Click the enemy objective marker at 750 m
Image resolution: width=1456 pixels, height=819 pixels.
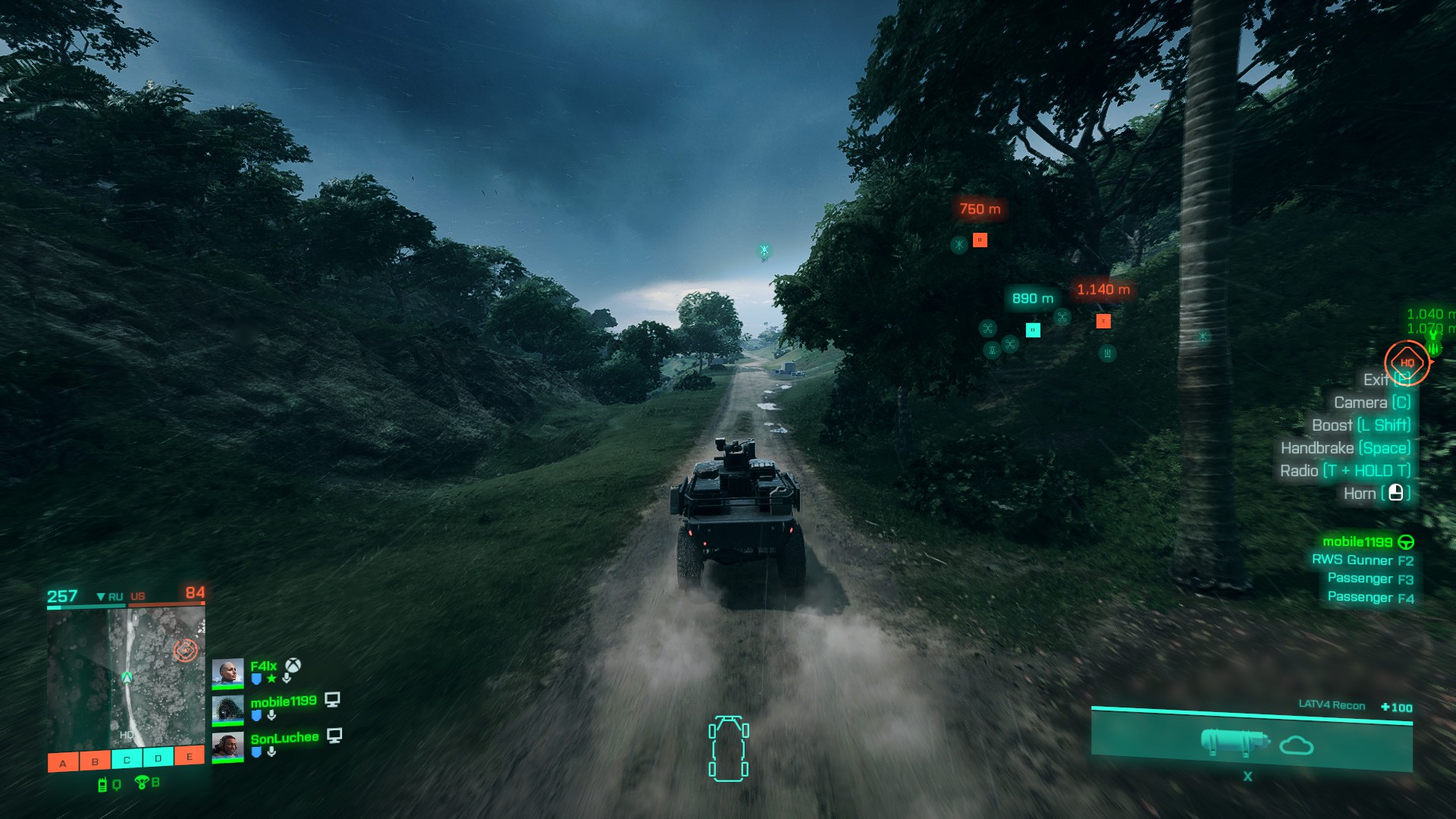coord(980,240)
